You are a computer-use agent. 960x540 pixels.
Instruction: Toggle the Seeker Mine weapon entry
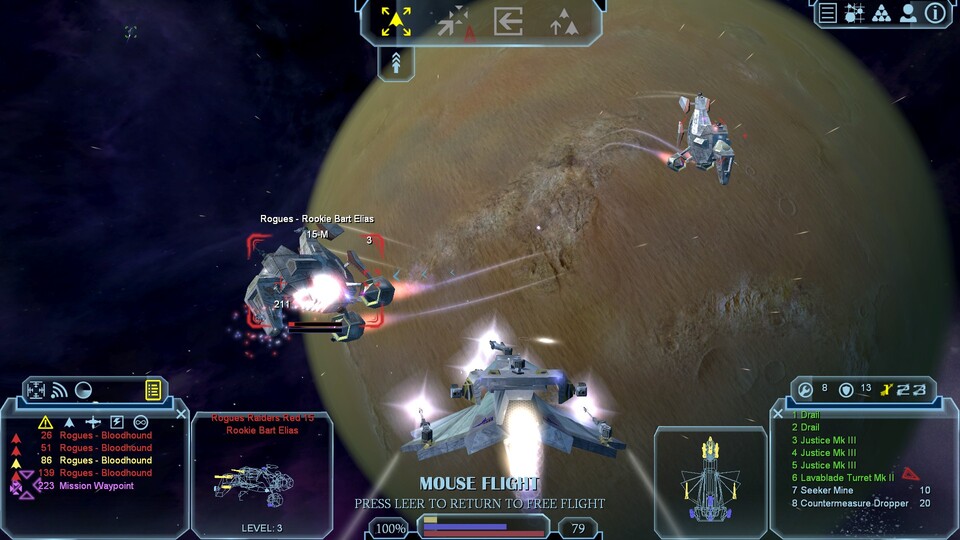828,490
